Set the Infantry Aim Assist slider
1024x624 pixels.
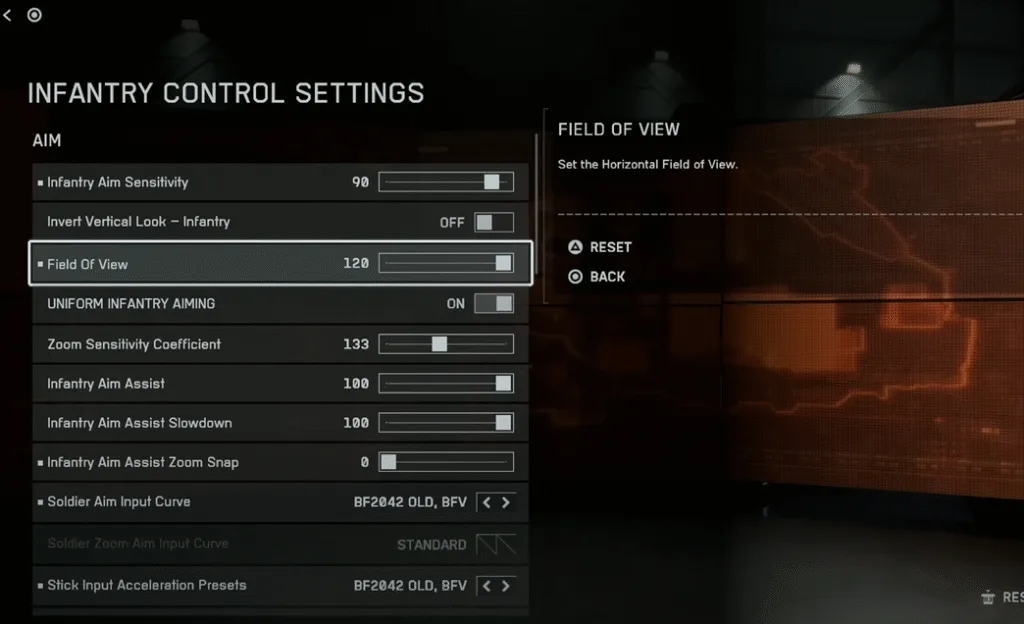click(446, 383)
